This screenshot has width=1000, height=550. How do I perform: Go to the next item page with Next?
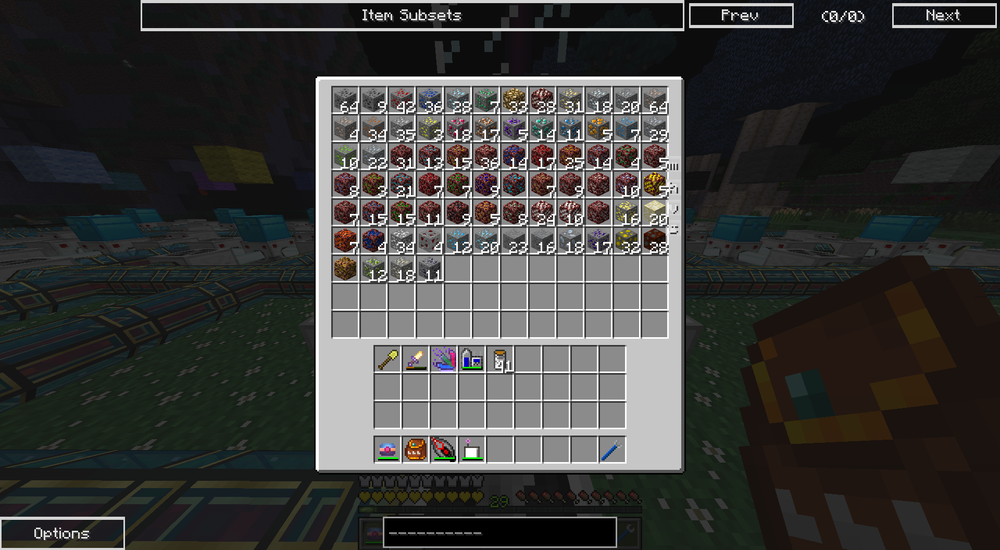point(942,15)
